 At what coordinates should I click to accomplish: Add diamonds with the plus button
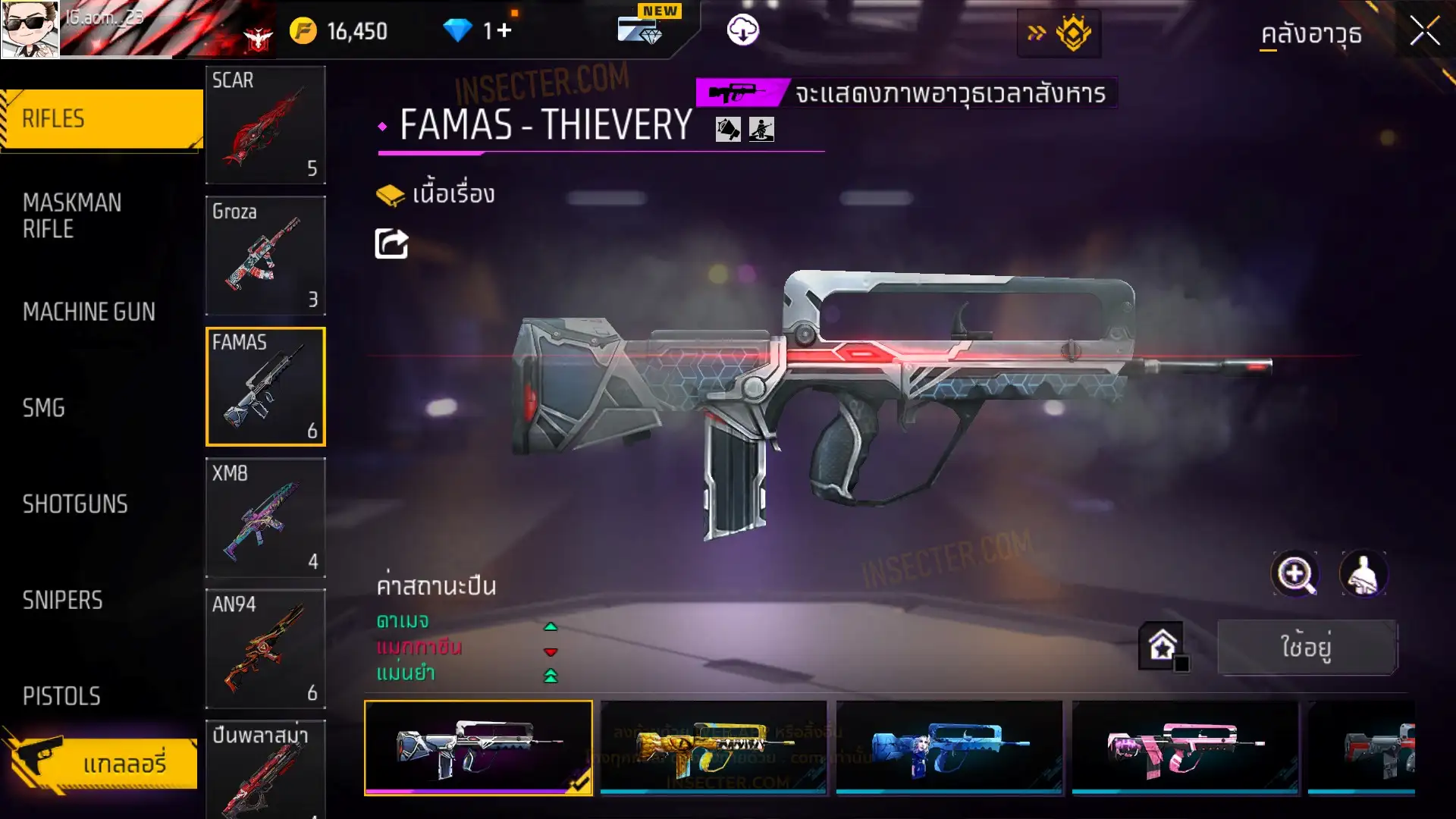click(504, 31)
